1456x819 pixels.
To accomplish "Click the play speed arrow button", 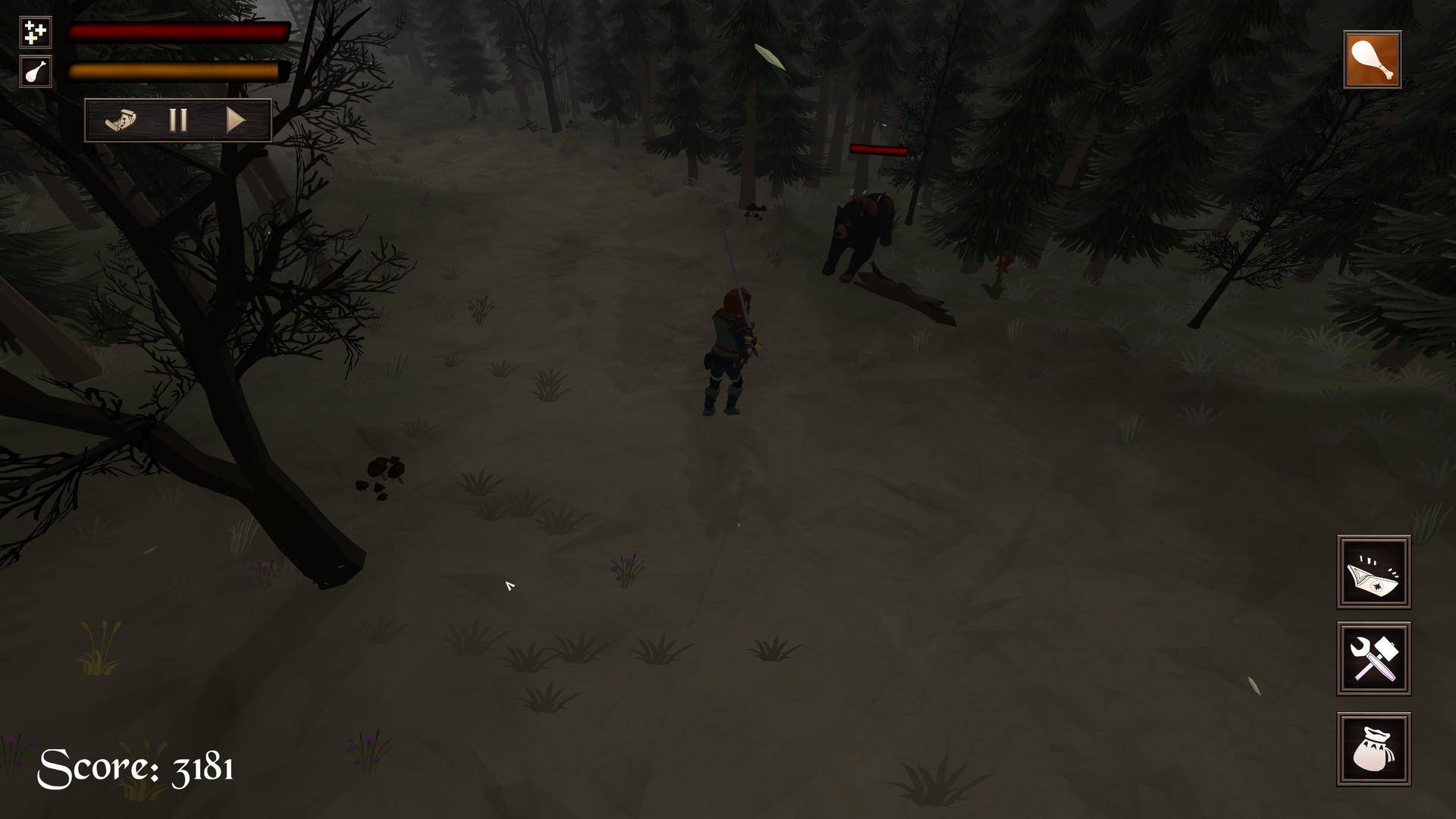I will (x=237, y=118).
